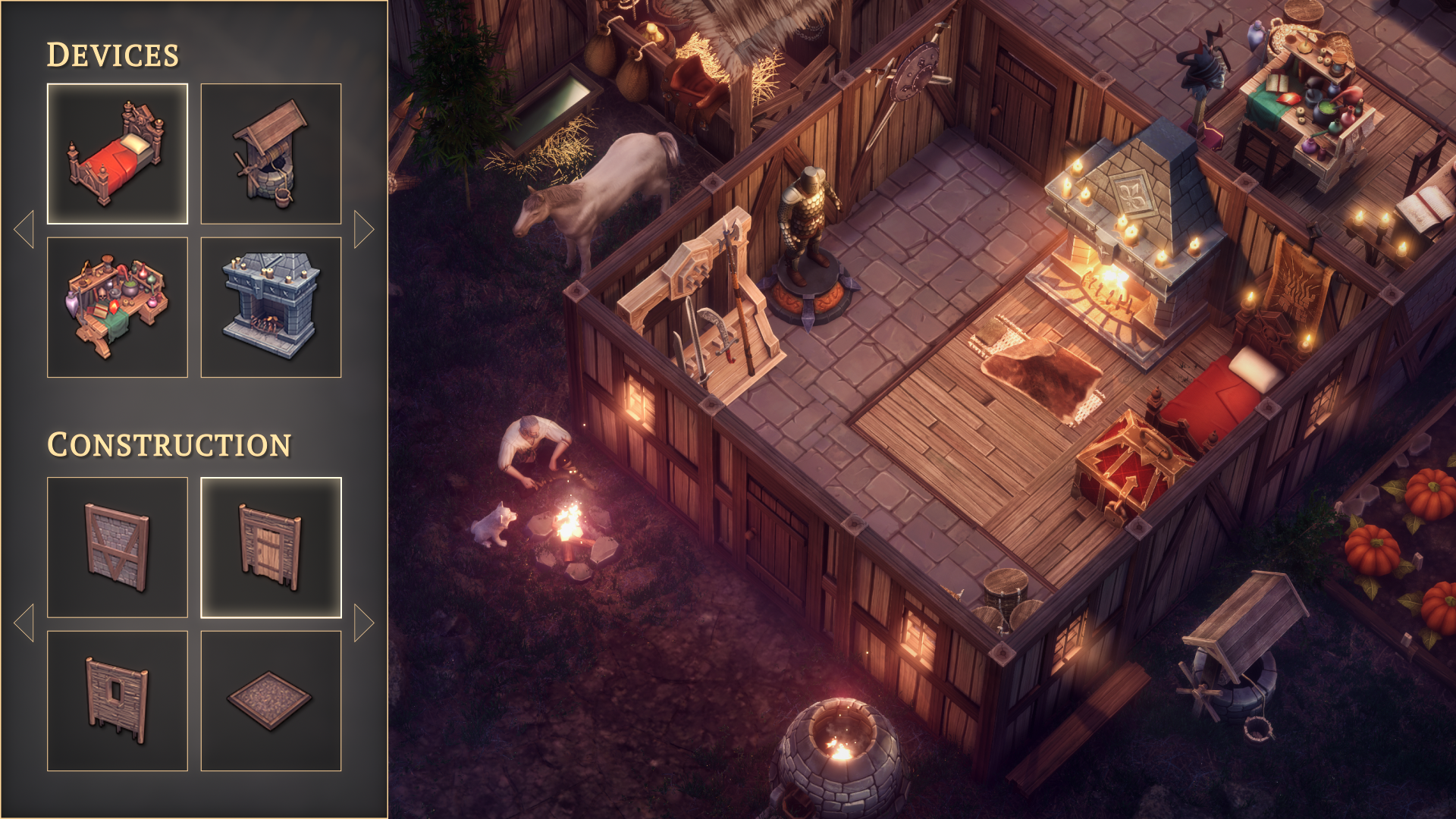Open the next Devices page arrow

click(x=365, y=227)
